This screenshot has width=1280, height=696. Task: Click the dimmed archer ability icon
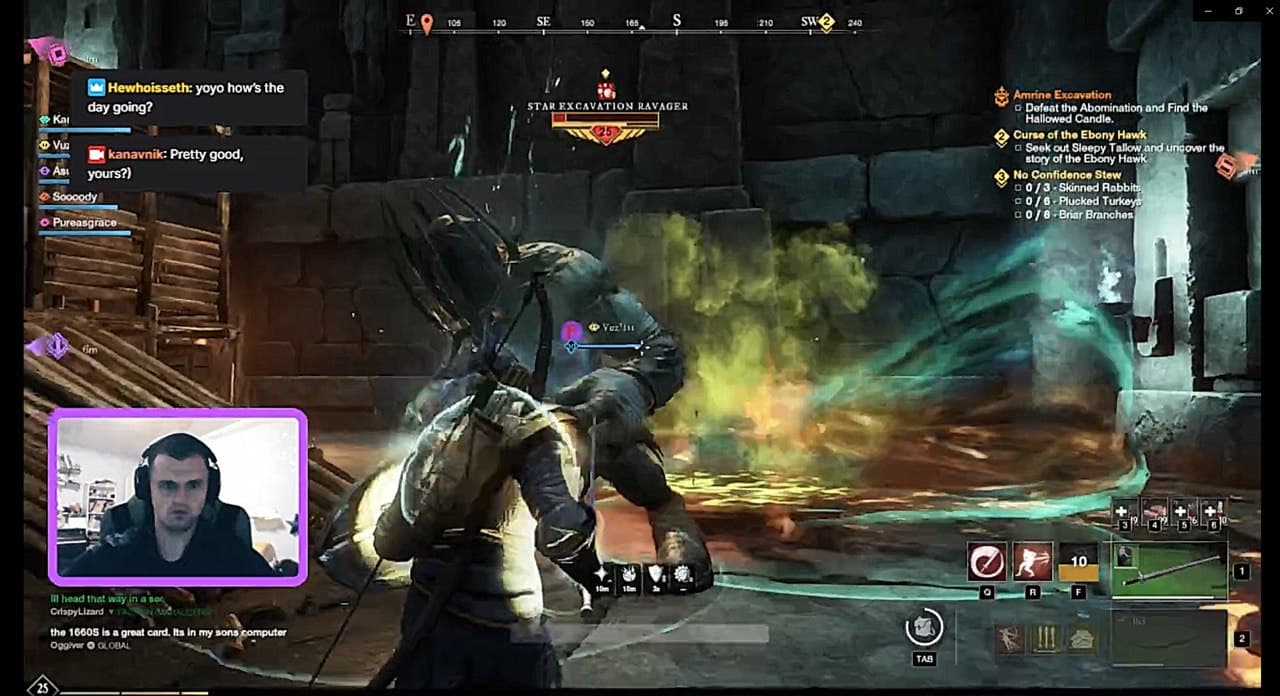(x=1009, y=638)
